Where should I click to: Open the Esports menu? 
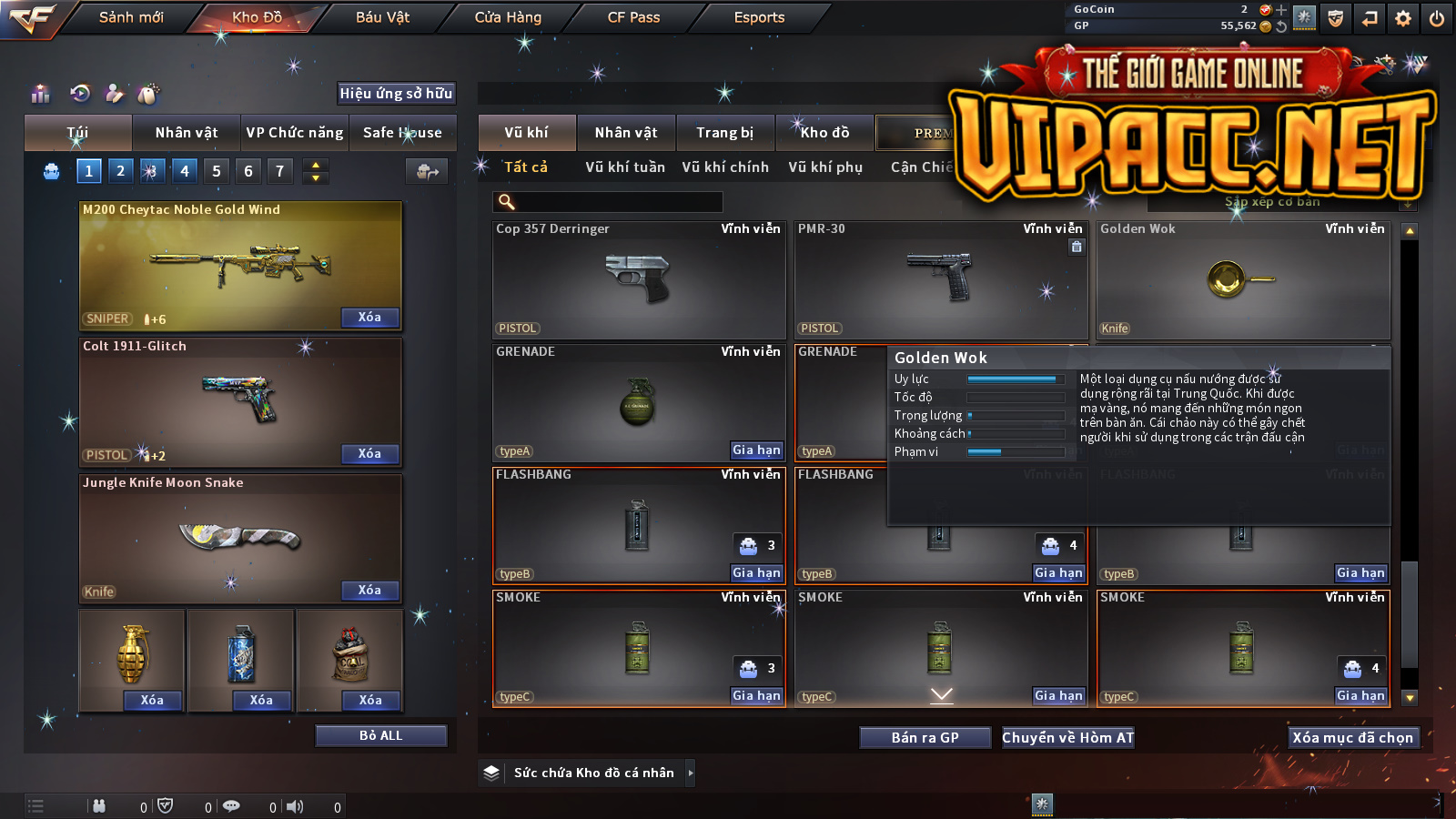759,17
